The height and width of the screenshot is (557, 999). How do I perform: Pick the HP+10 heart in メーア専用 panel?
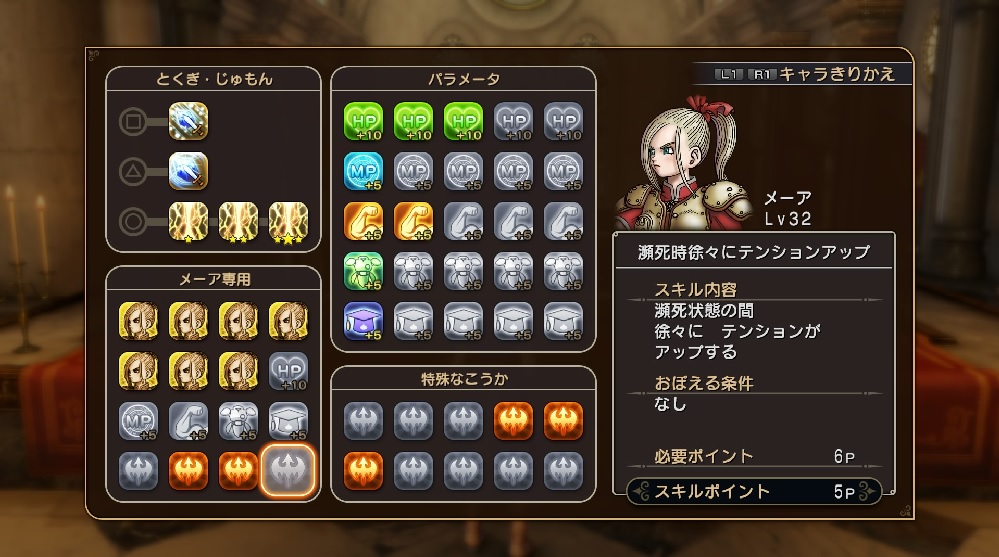[288, 371]
